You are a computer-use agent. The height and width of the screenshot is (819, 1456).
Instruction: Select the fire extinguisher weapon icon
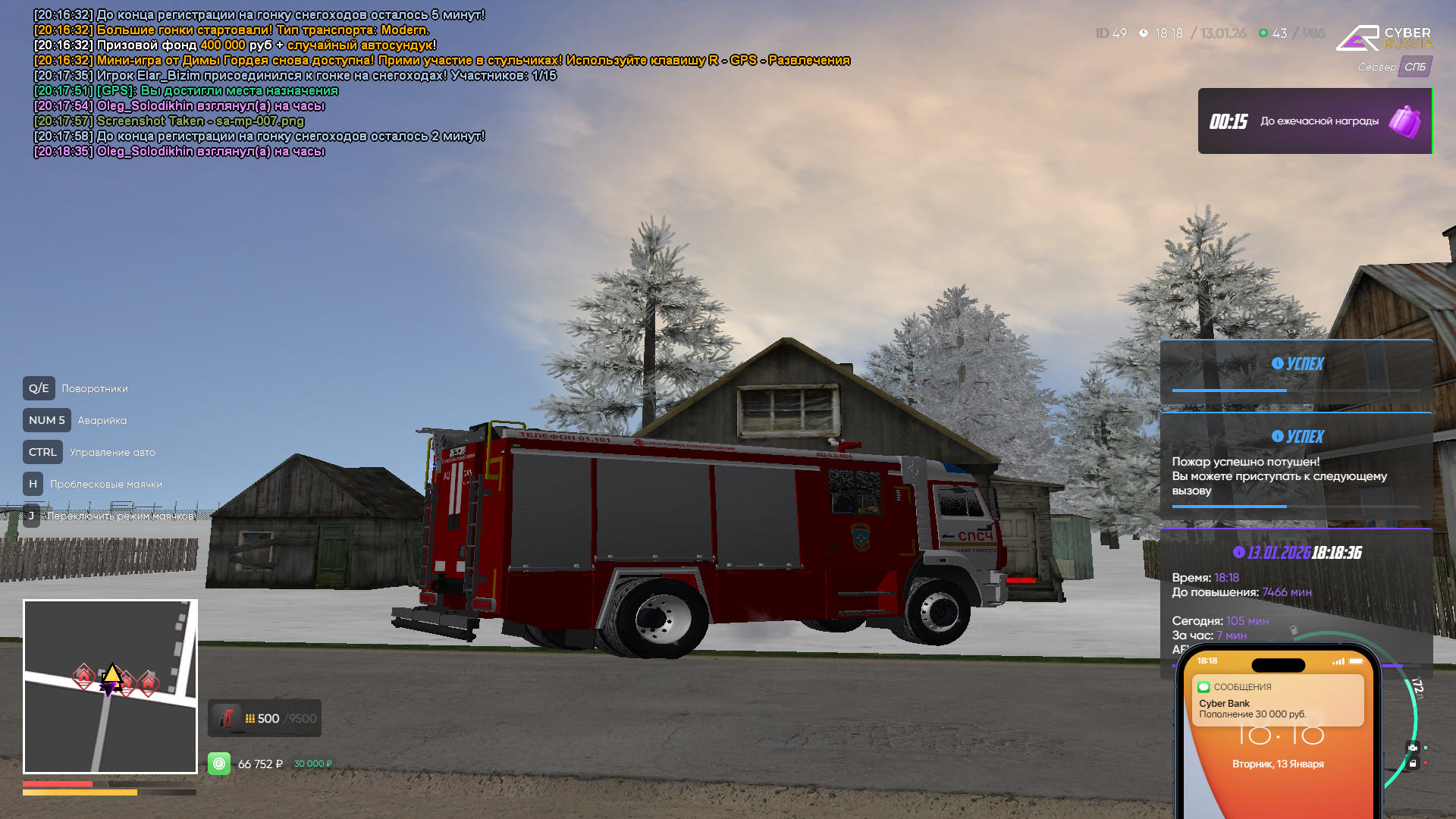[226, 718]
